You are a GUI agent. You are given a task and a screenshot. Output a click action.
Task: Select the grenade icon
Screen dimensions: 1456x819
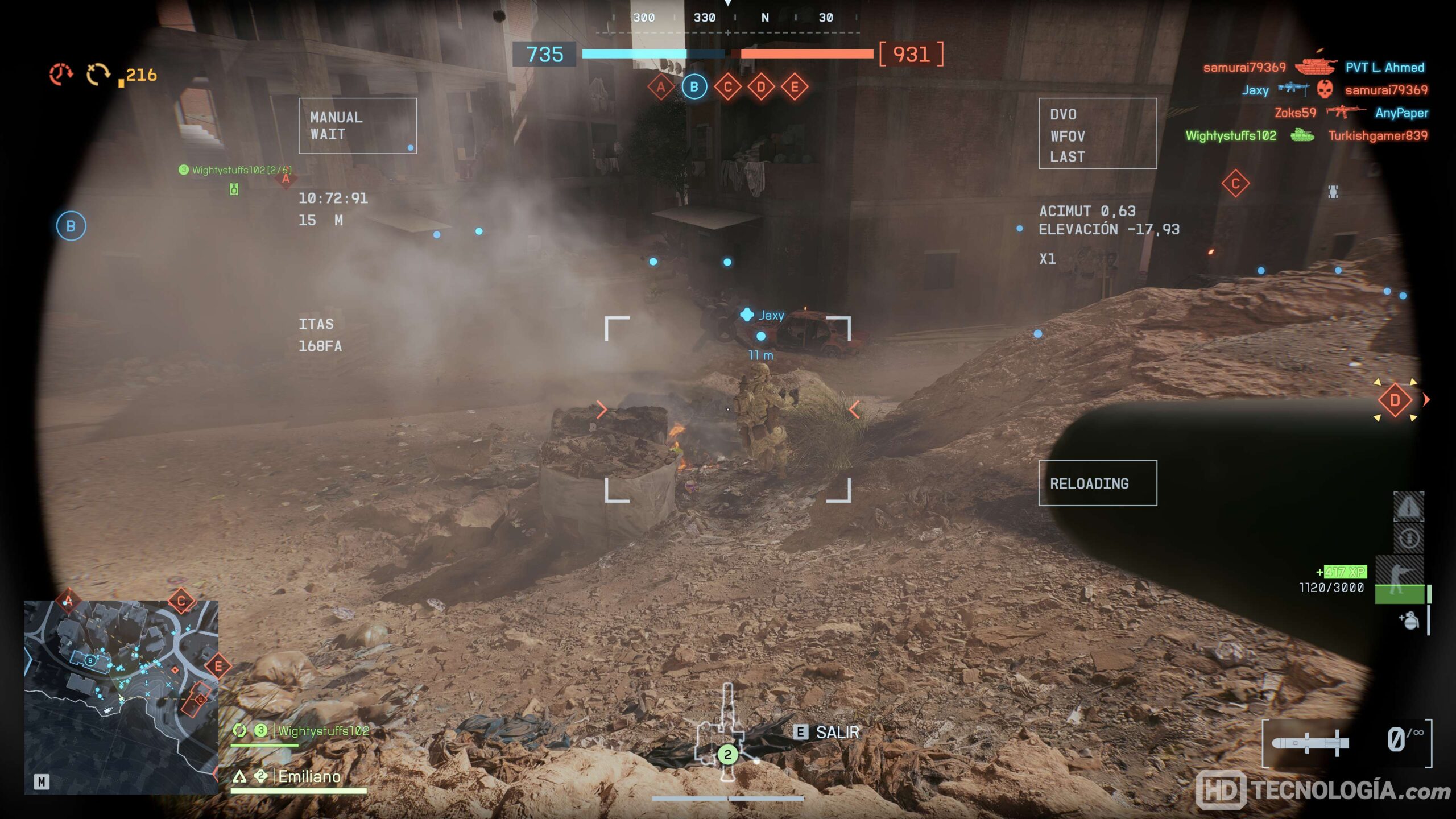click(x=1409, y=621)
